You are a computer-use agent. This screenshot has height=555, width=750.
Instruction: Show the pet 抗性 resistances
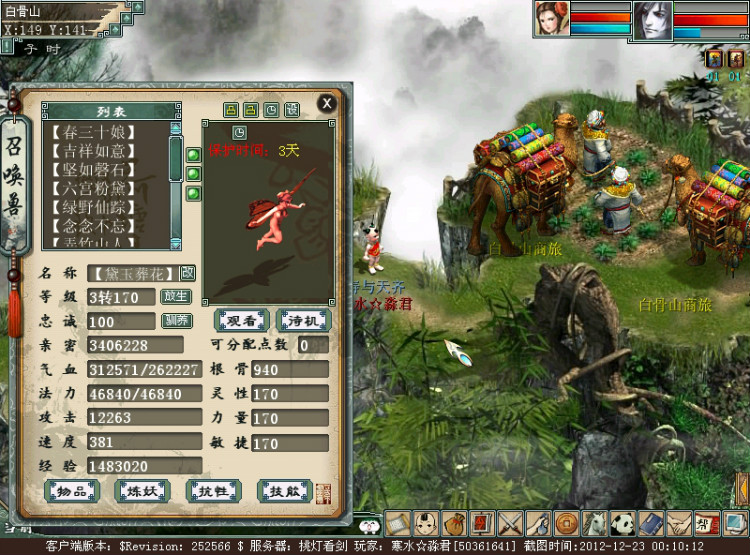(x=213, y=491)
